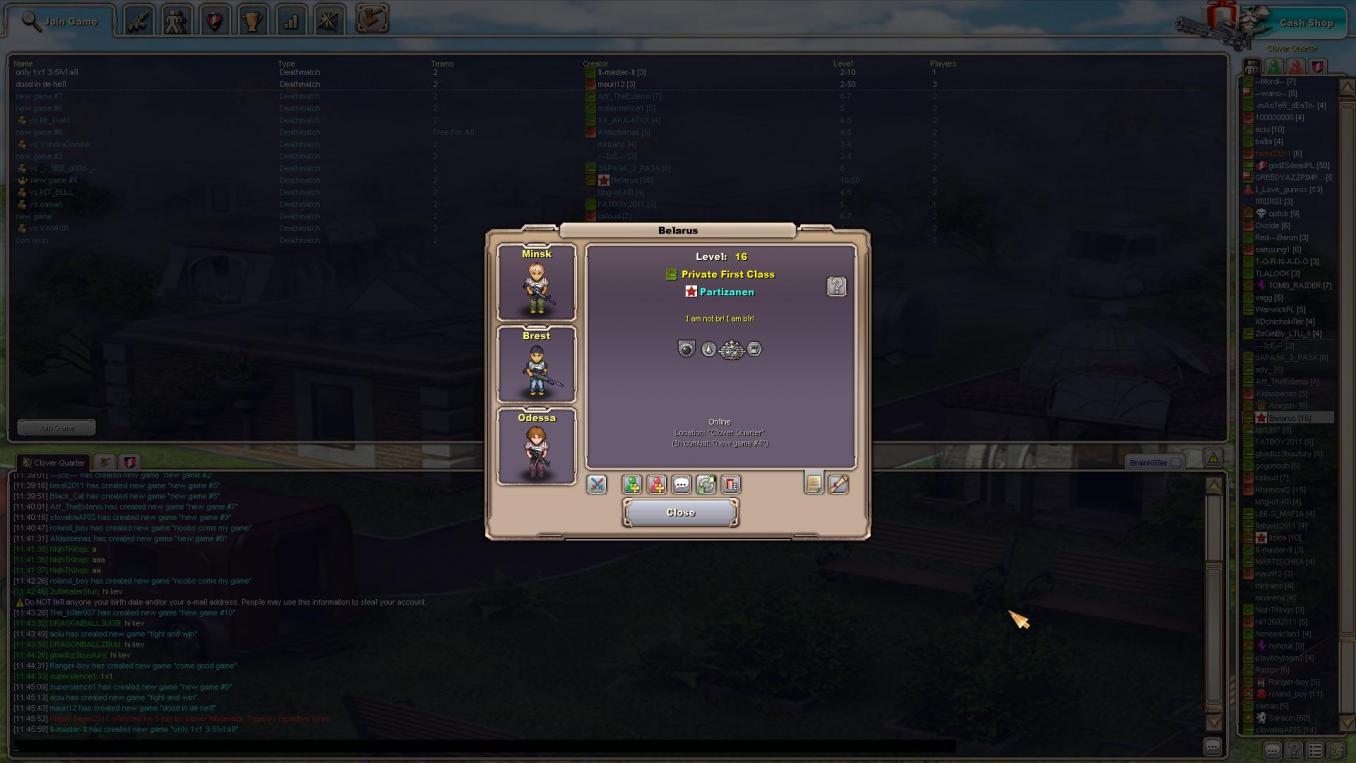Open the question mark help button
The width and height of the screenshot is (1356, 763).
(x=836, y=287)
